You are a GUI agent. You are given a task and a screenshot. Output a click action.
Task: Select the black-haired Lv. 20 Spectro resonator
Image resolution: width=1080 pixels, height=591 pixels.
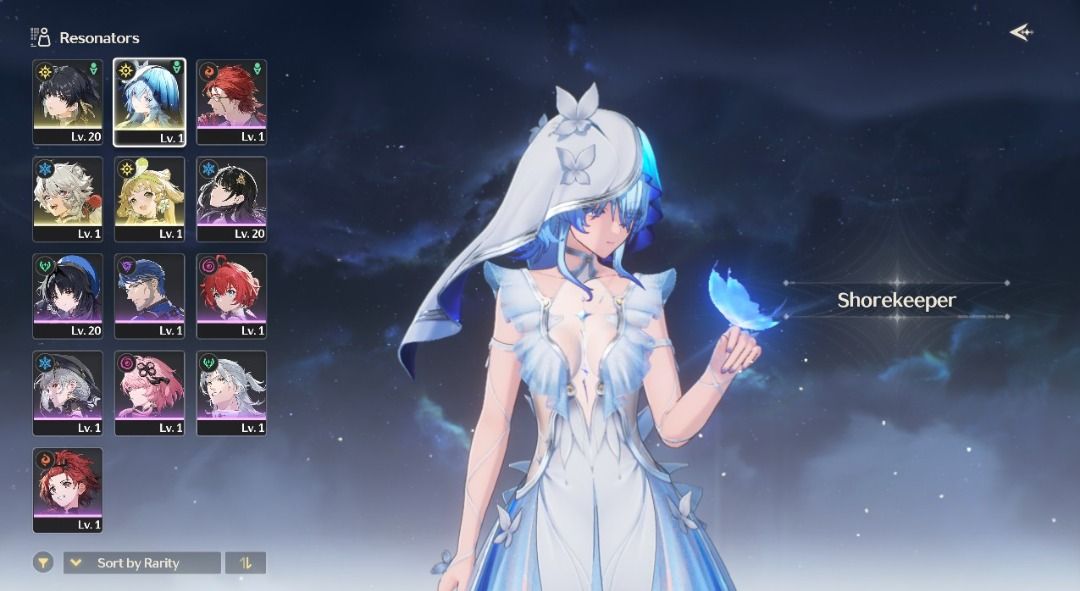(68, 100)
